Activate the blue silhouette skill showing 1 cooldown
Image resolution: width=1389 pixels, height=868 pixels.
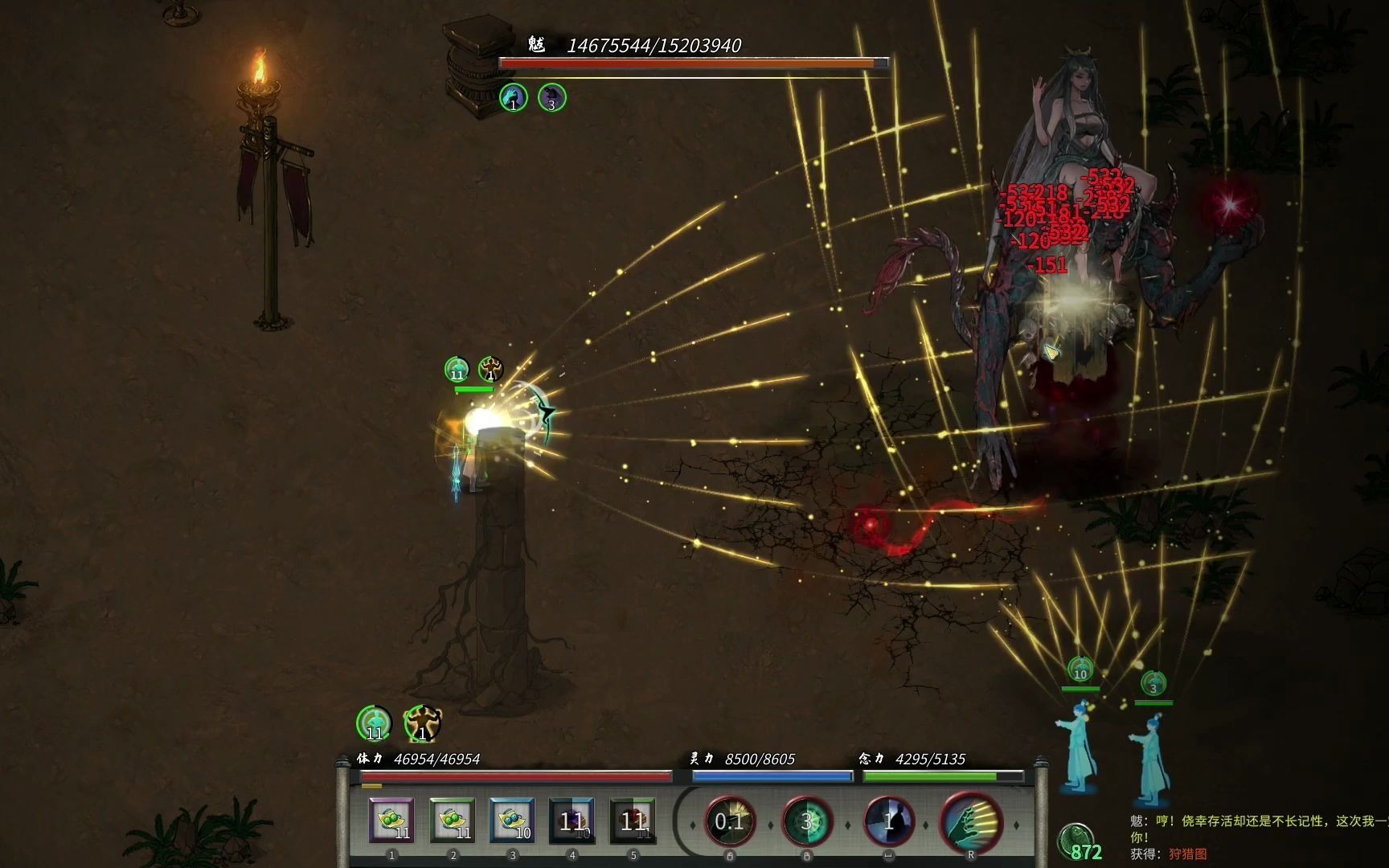pyautogui.click(x=889, y=821)
